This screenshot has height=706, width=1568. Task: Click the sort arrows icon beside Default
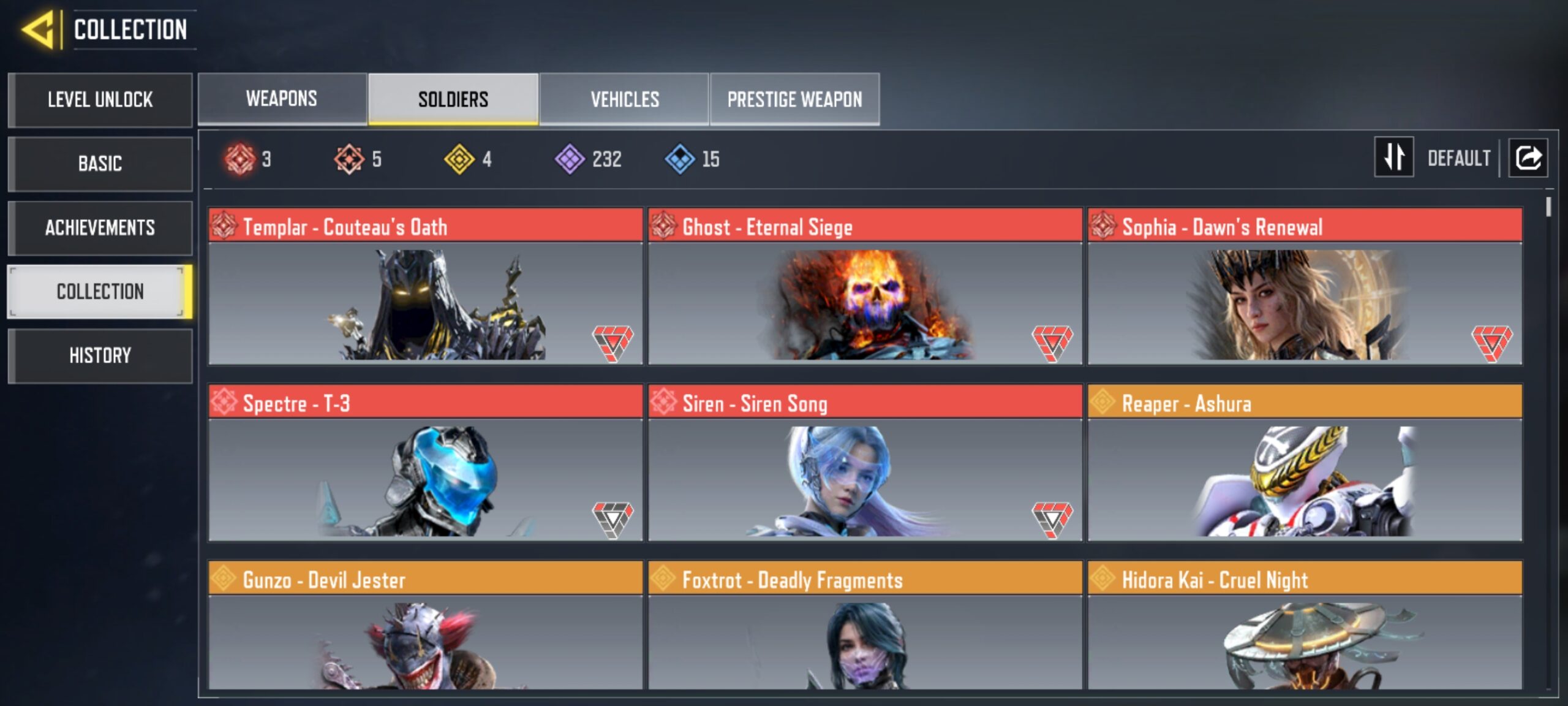(x=1393, y=158)
